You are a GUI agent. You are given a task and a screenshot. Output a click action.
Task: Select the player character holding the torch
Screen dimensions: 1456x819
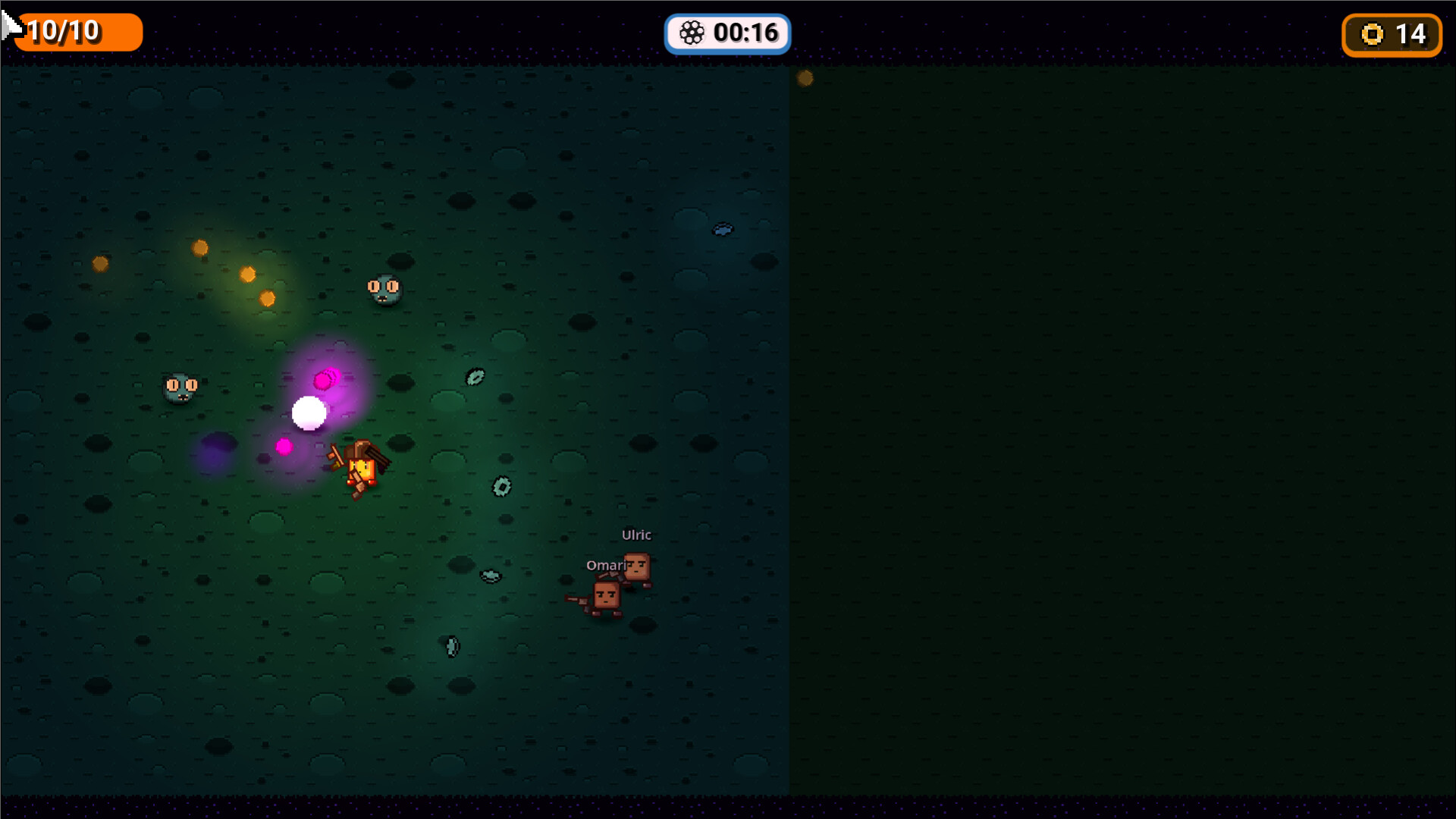(360, 466)
